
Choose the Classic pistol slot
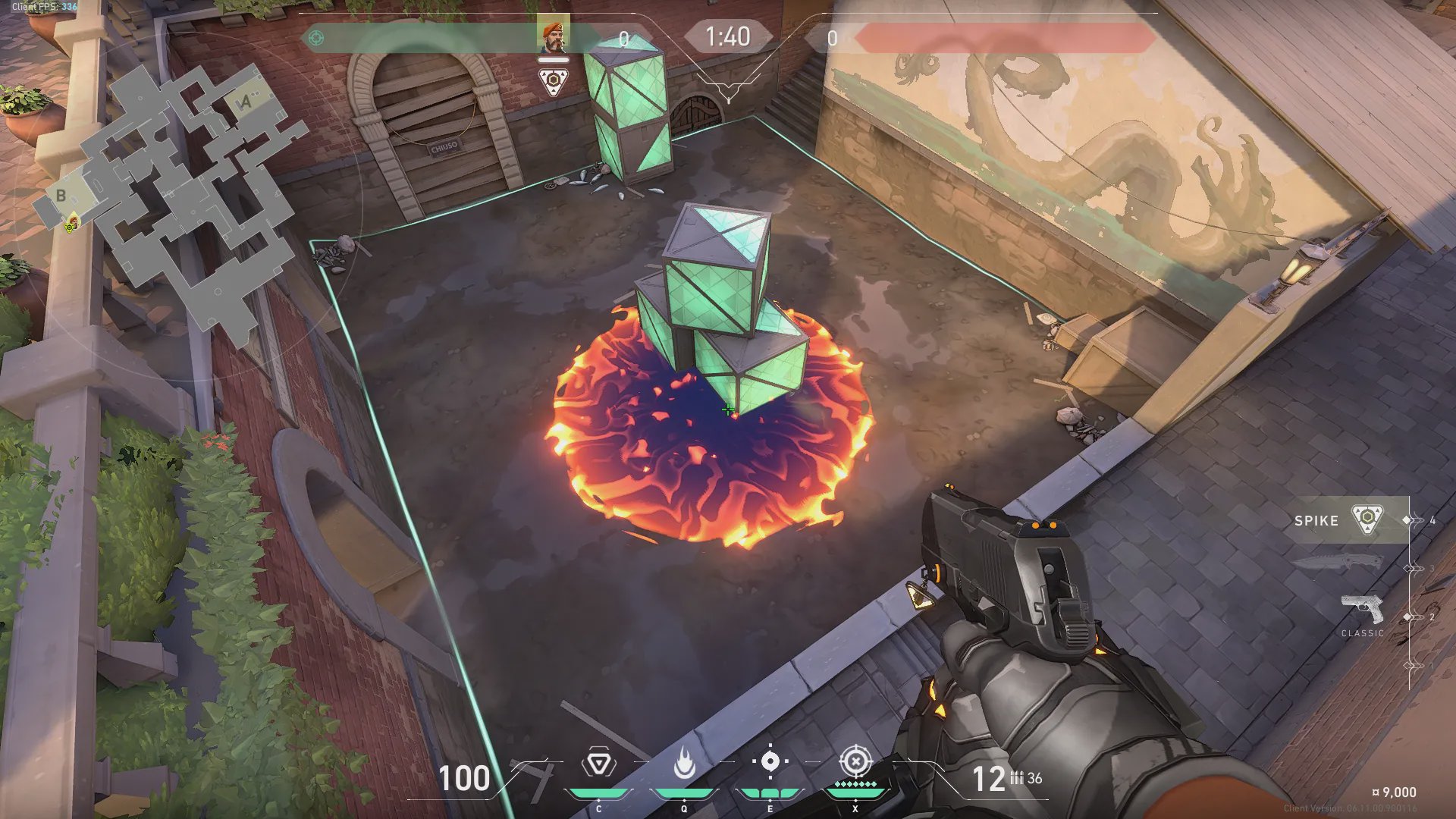(1362, 613)
